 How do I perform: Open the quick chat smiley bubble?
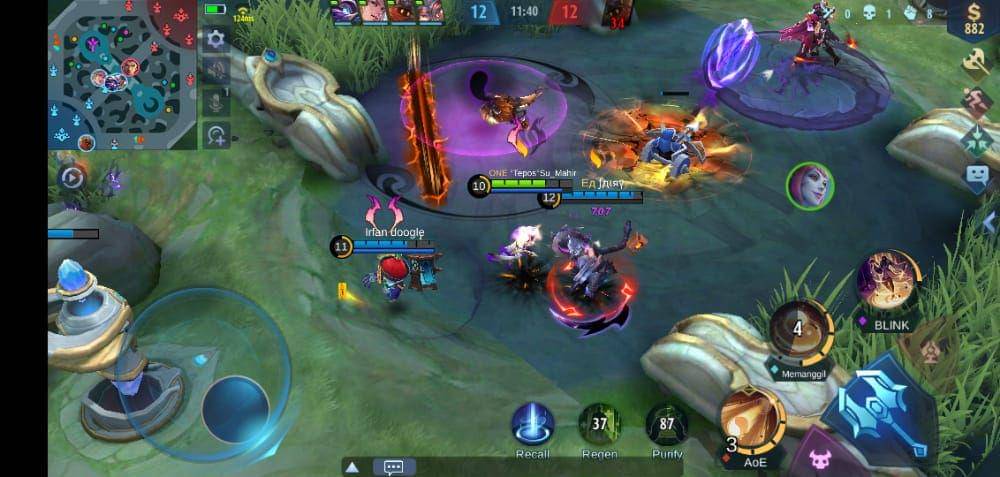[x=976, y=177]
